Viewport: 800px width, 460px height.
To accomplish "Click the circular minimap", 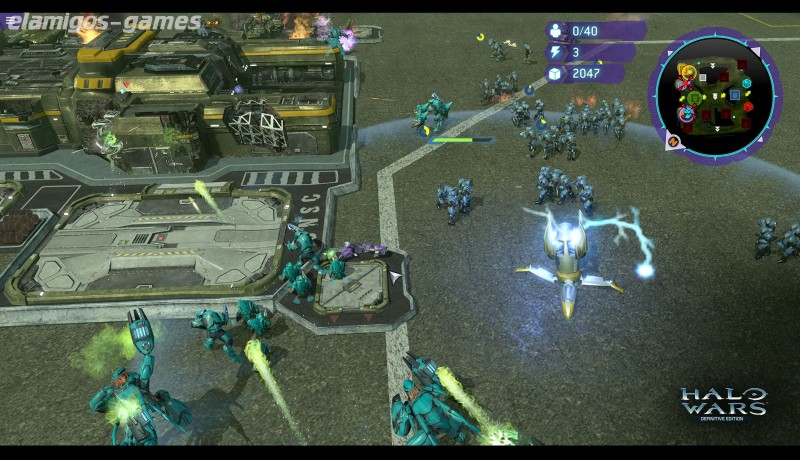I will 715,96.
